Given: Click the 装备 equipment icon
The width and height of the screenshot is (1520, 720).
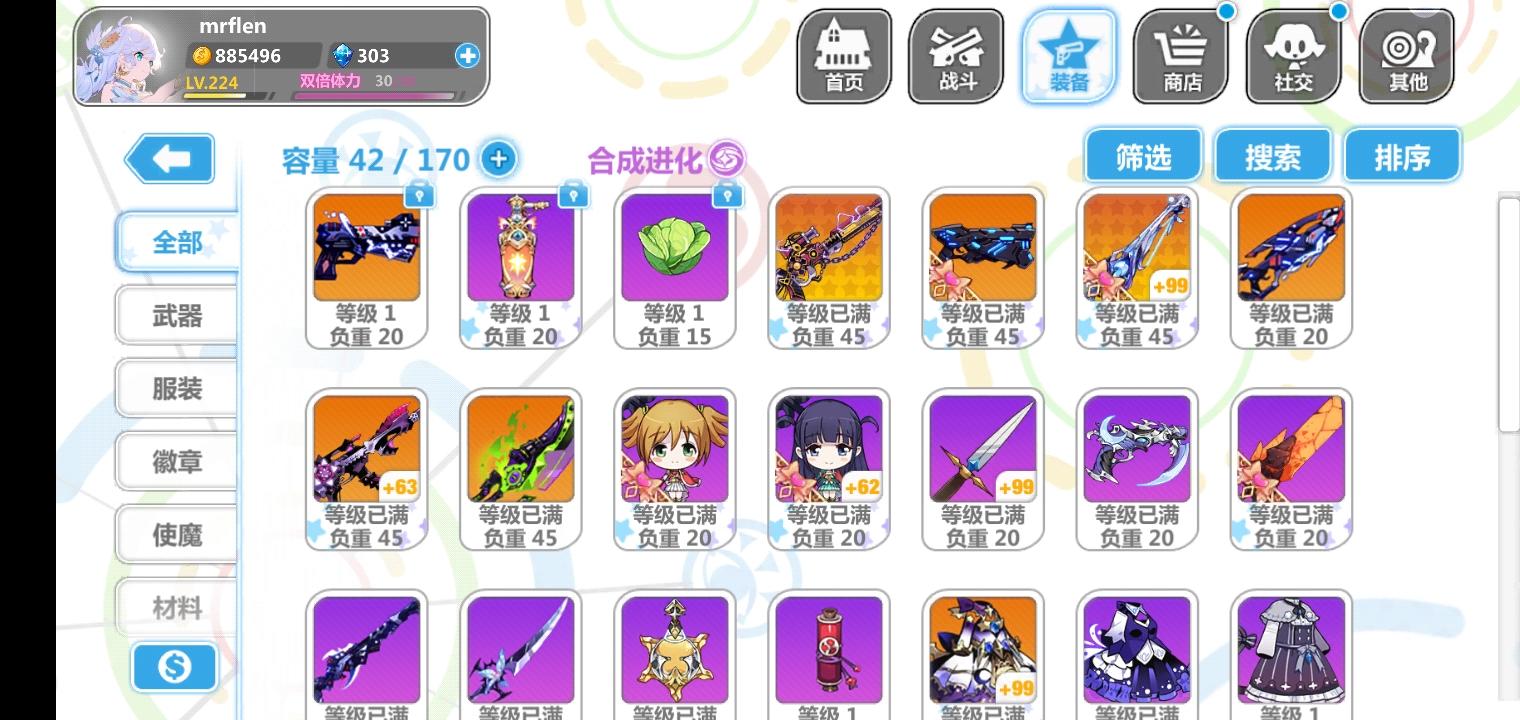Looking at the screenshot, I should (1068, 55).
